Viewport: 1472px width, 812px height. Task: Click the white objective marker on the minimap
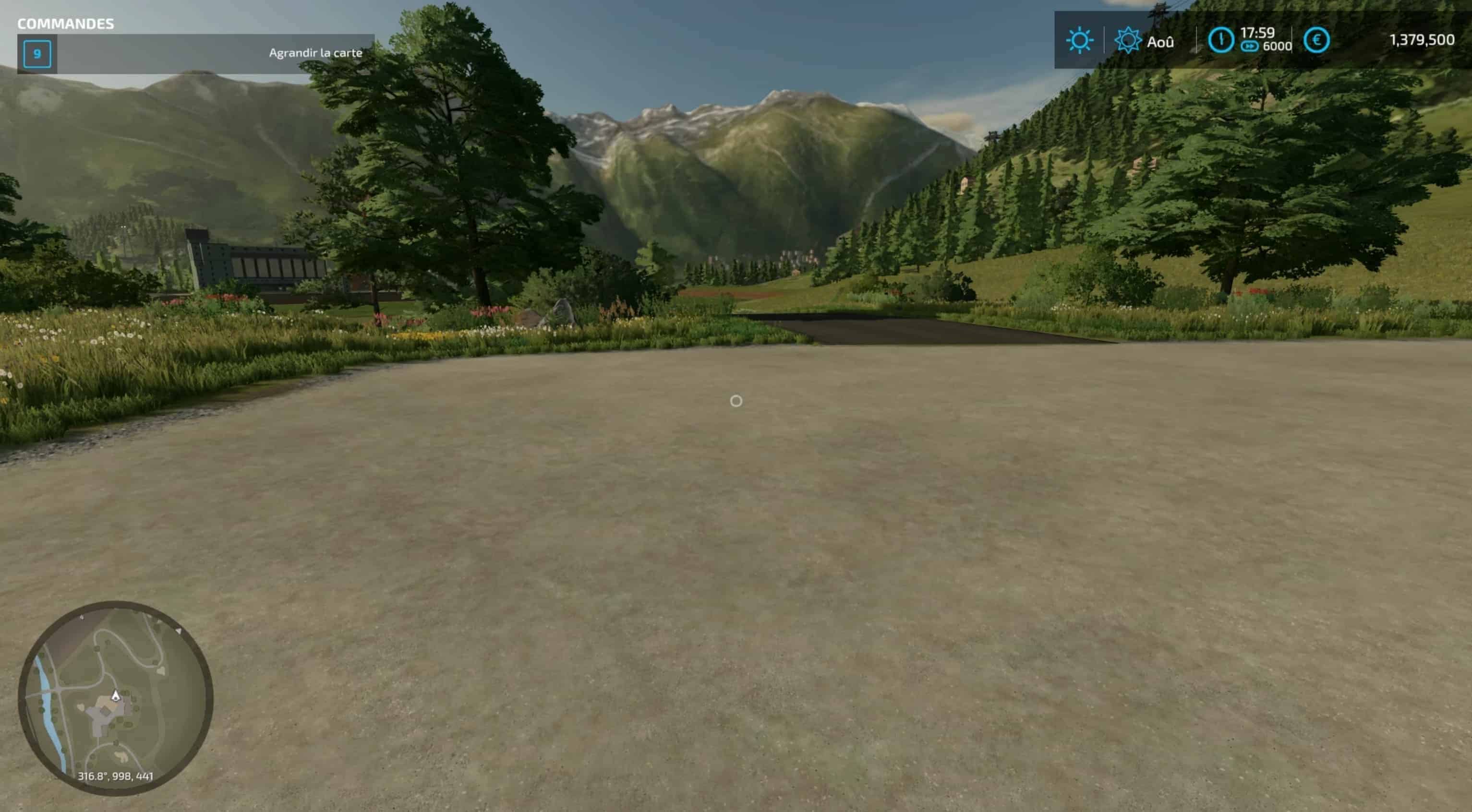click(179, 631)
